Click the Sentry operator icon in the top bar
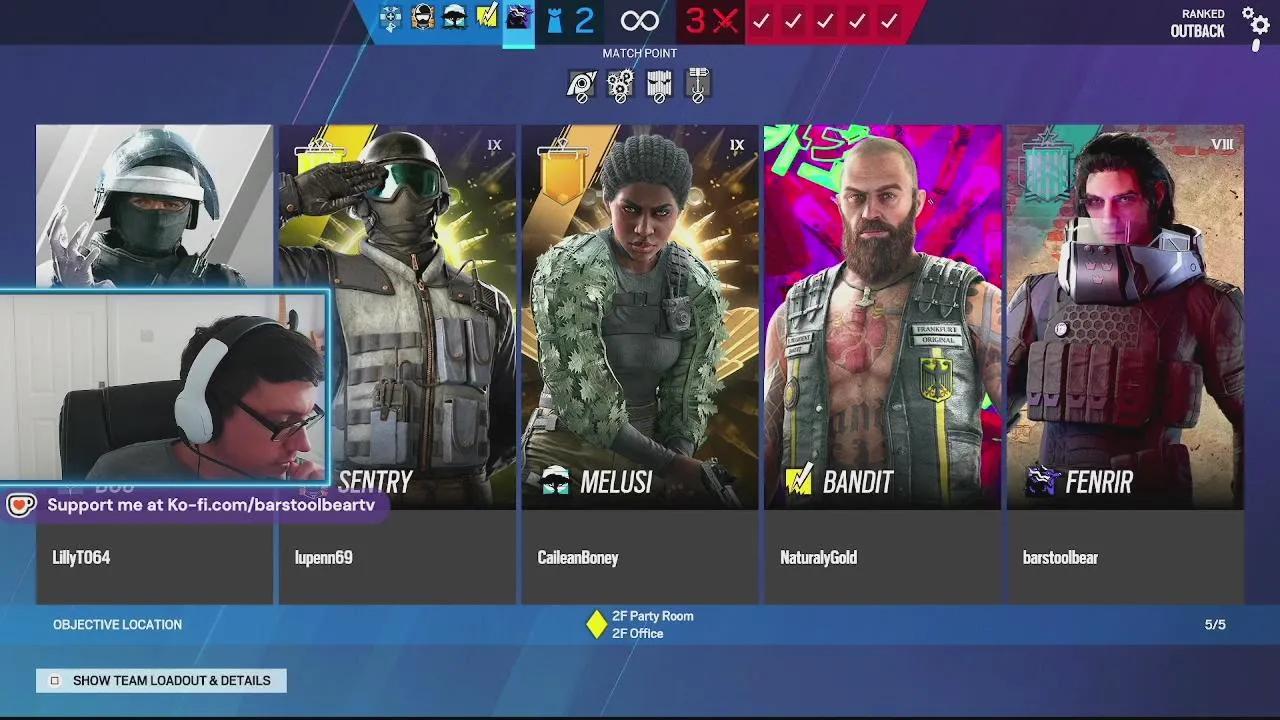1280x720 pixels. pos(422,20)
